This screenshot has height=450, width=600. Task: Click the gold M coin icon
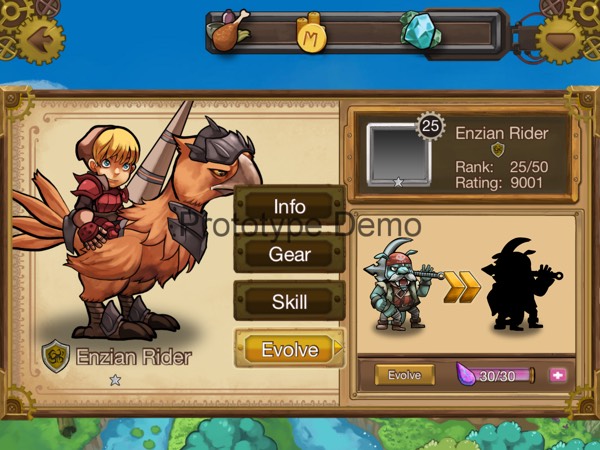pos(313,32)
